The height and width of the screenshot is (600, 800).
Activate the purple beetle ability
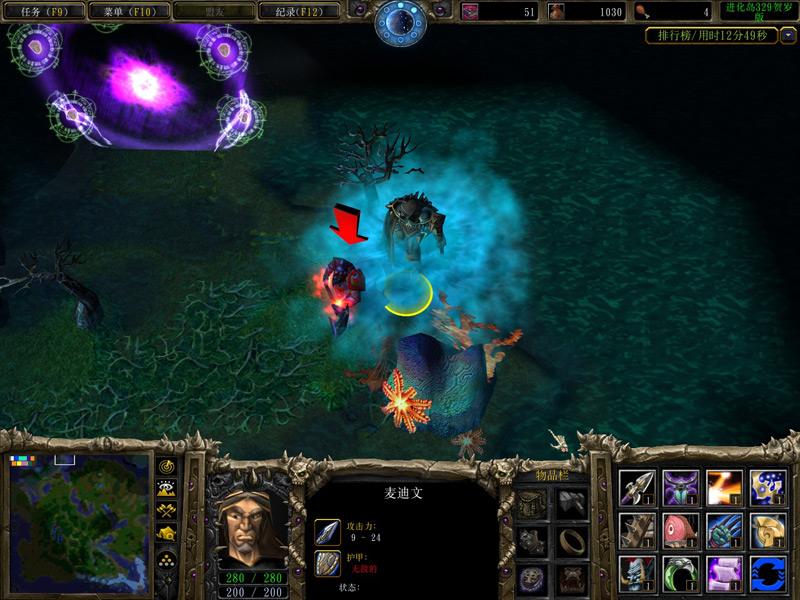coord(681,487)
